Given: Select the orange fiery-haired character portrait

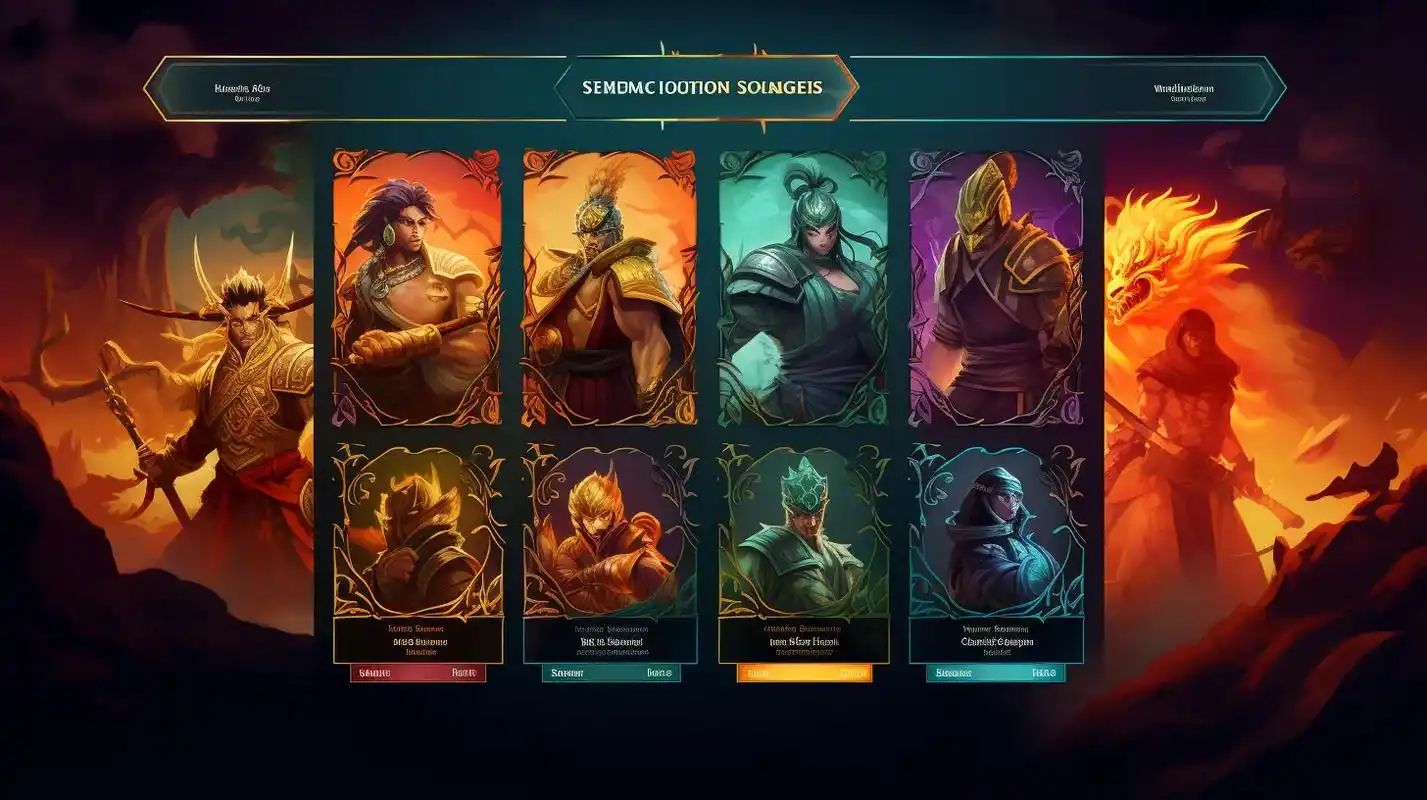Looking at the screenshot, I should pyautogui.click(x=609, y=530).
